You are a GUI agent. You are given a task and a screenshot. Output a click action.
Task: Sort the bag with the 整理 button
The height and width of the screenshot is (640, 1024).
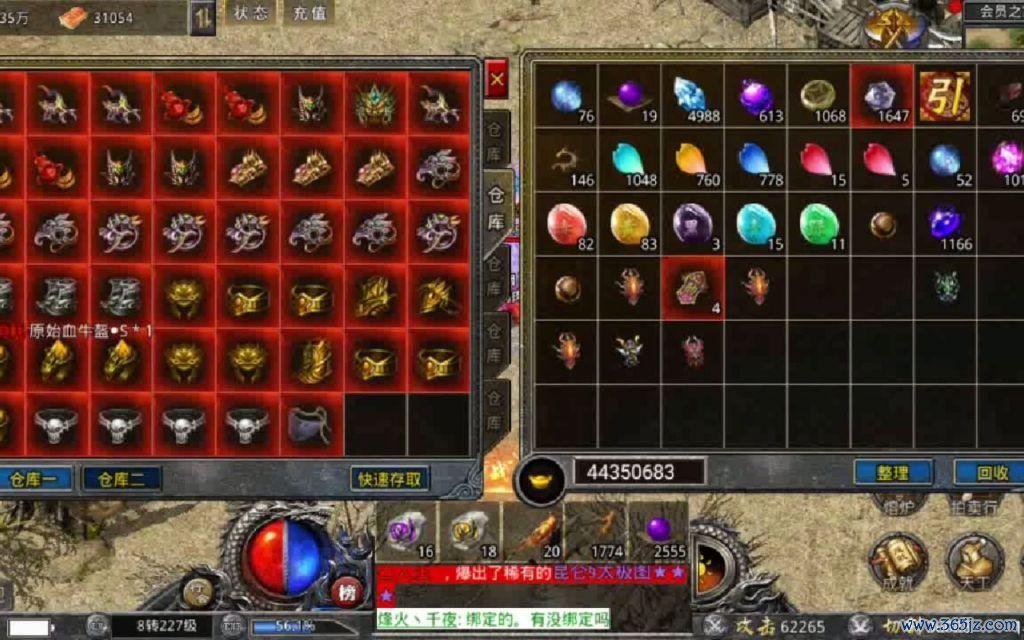pos(892,472)
